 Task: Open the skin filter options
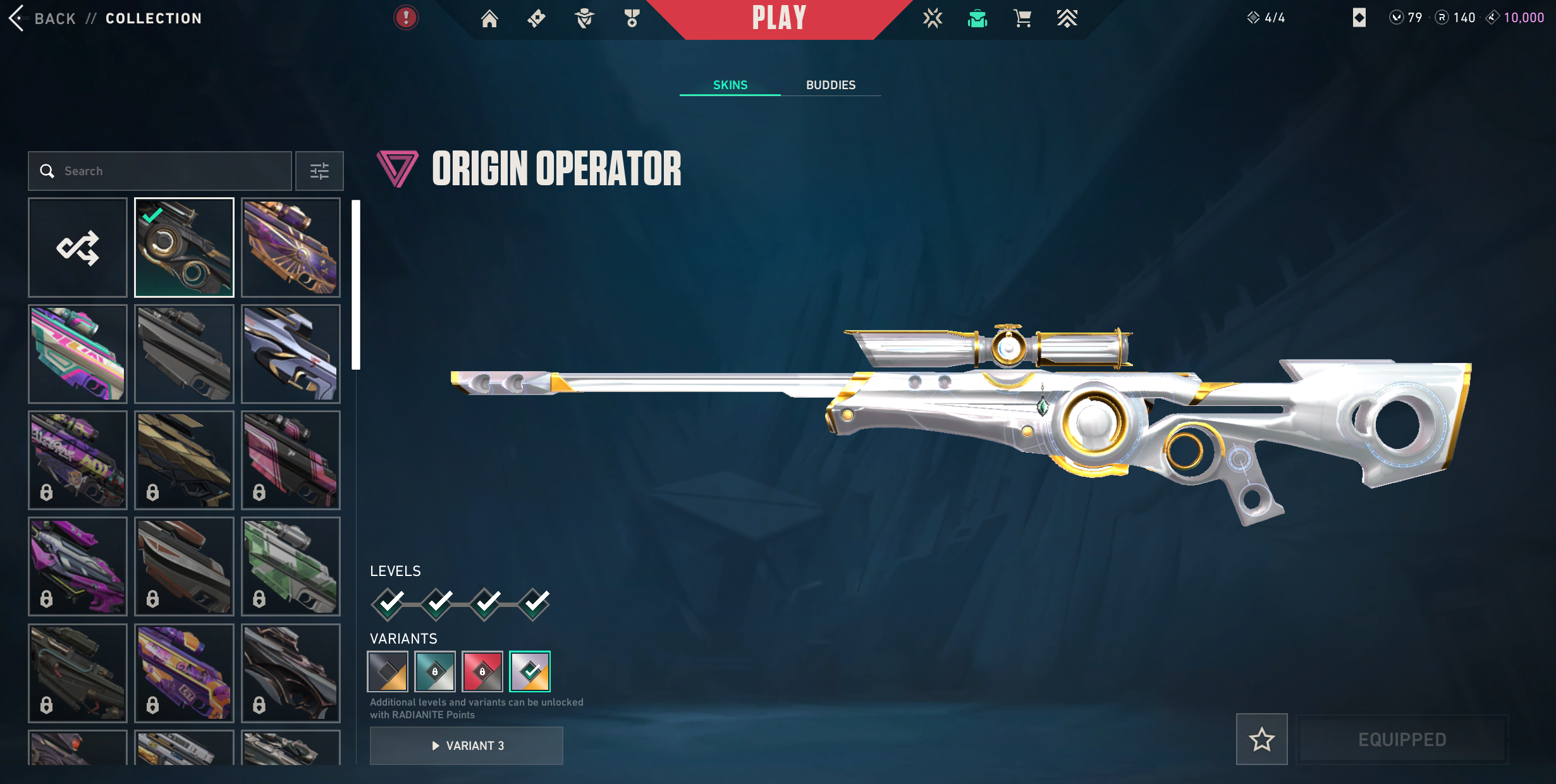(x=319, y=171)
